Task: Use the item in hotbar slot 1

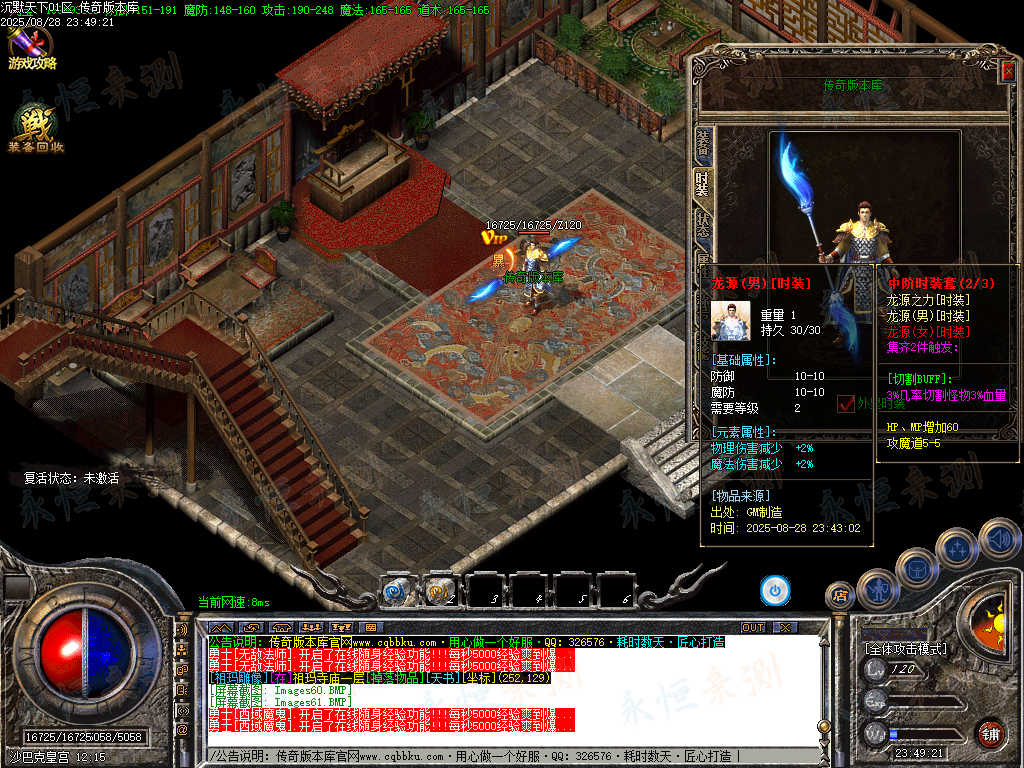Action: pos(395,592)
